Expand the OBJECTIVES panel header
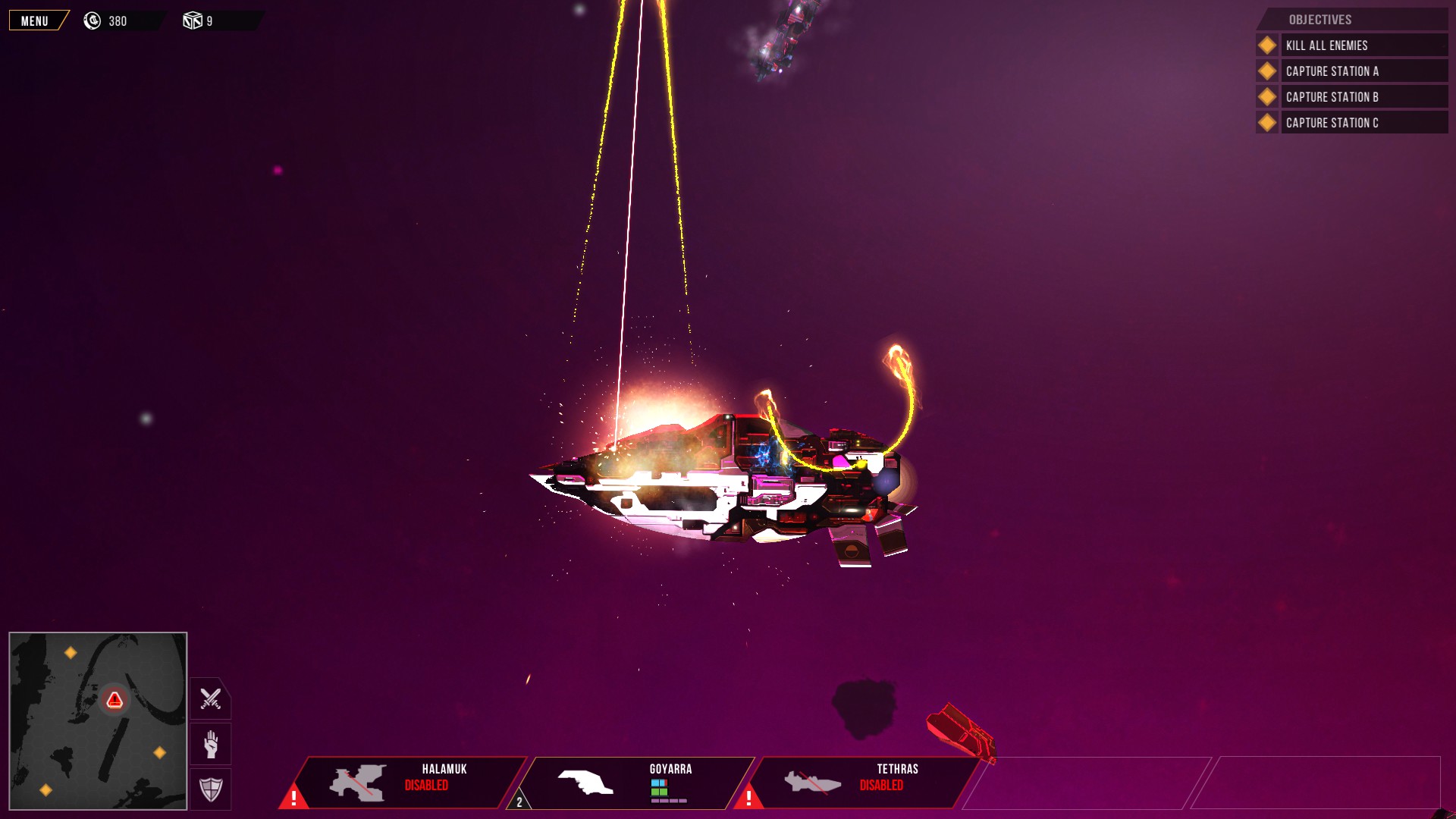 pos(1319,20)
